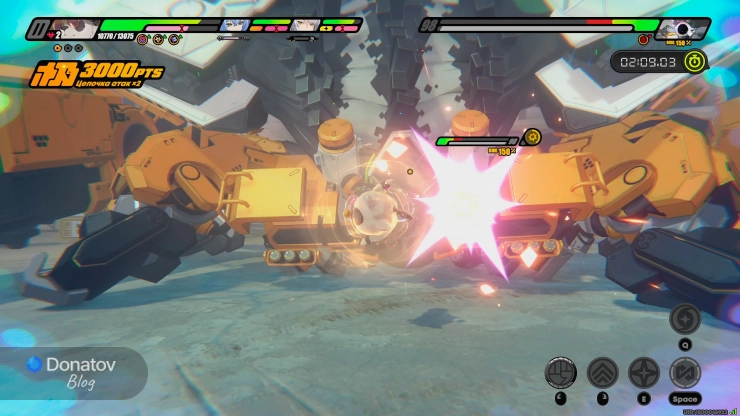Screen dimensions: 740x416
Task: Switch to the silver-haired agent portrait
Action: pos(307,26)
